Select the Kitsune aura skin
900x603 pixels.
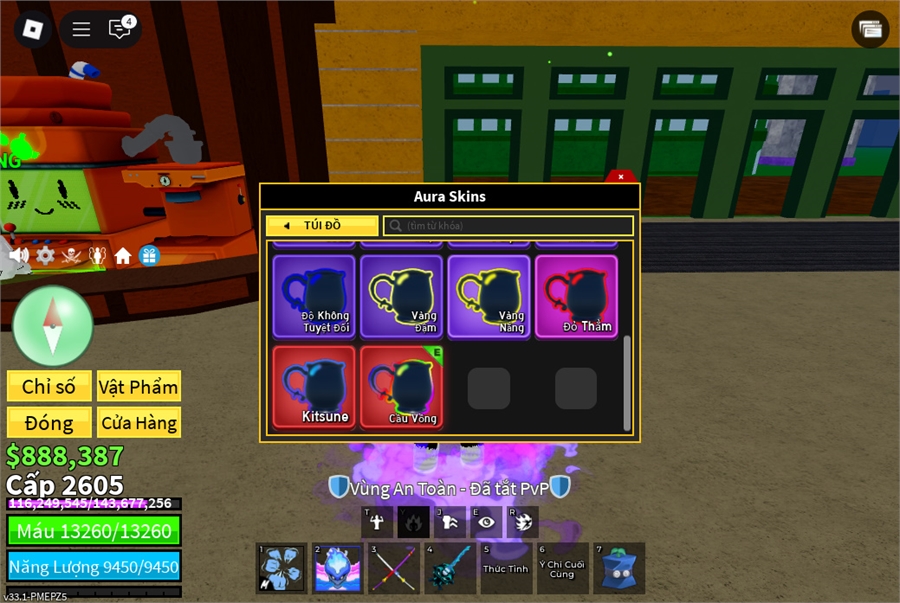(x=314, y=387)
